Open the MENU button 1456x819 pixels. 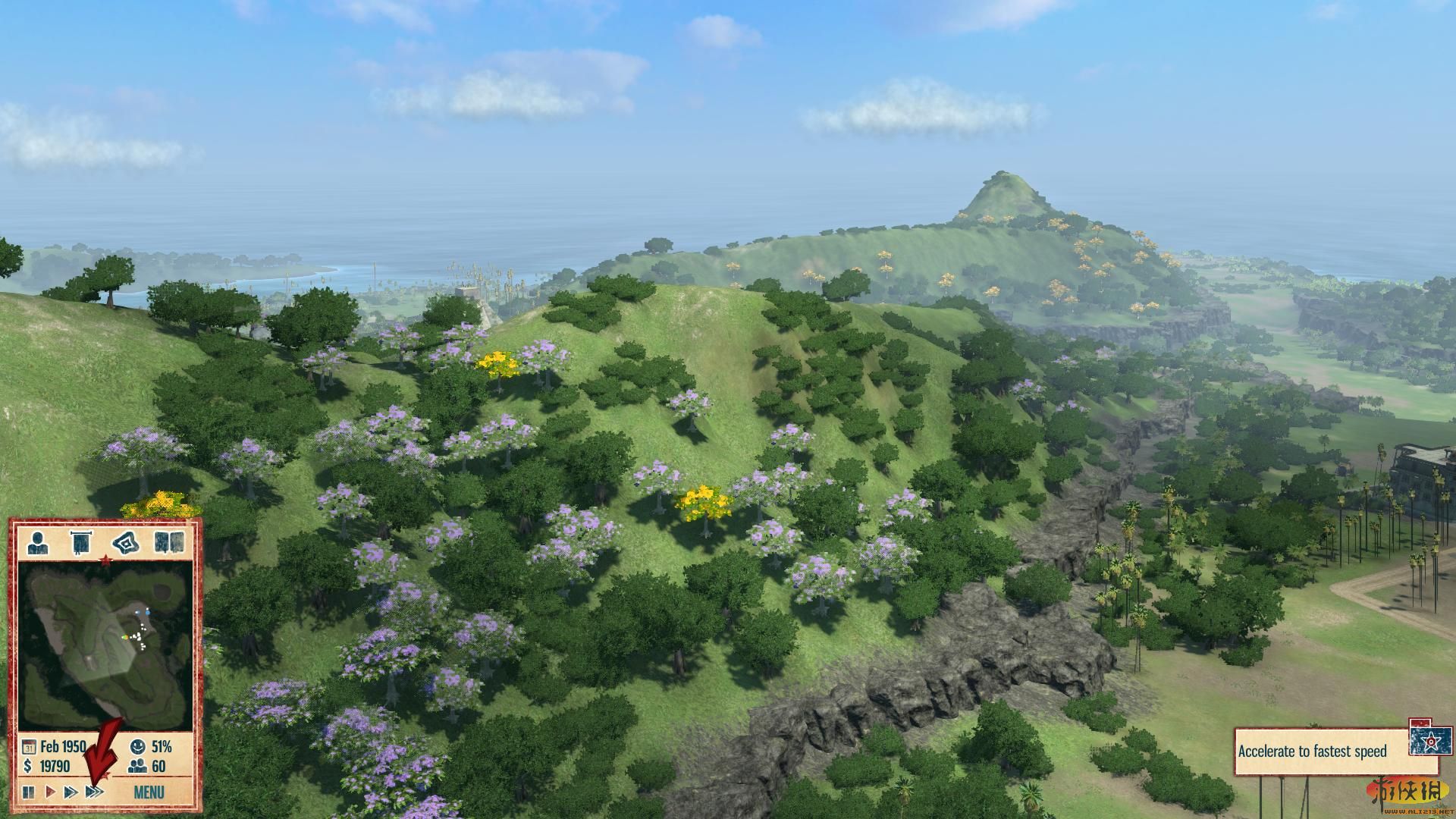[x=149, y=792]
